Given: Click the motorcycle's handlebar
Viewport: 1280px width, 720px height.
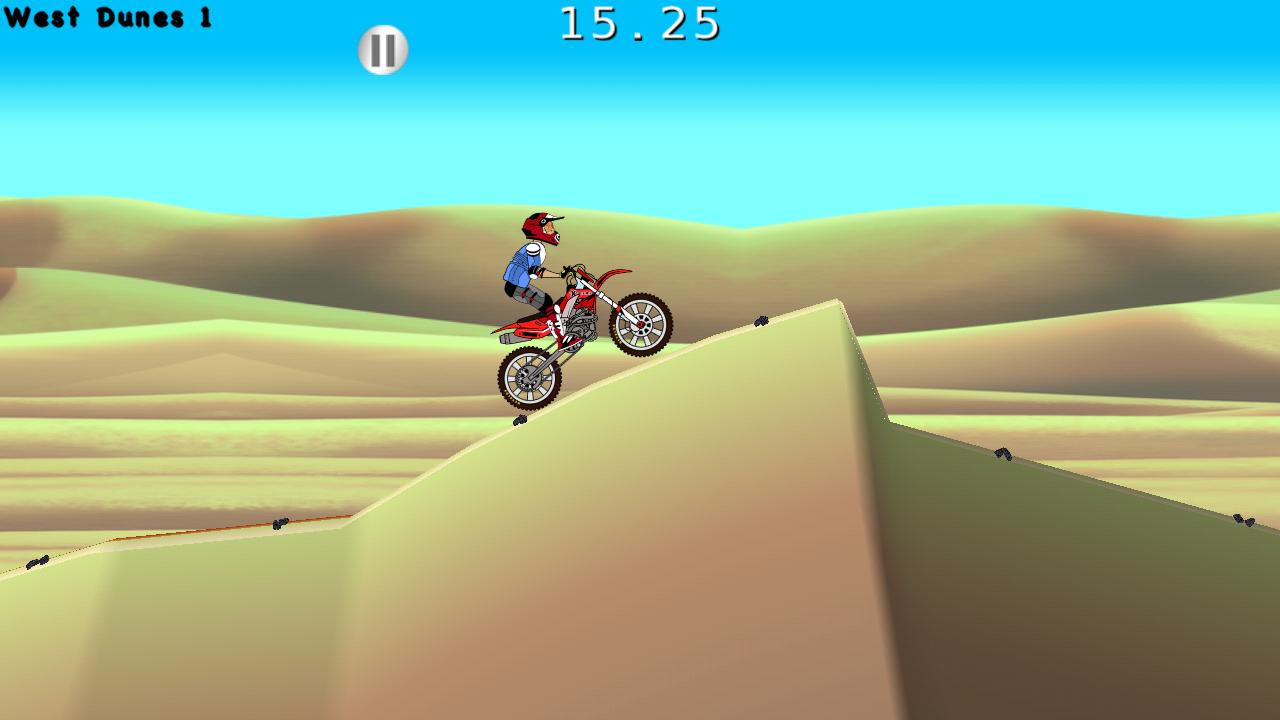Looking at the screenshot, I should pos(570,270).
